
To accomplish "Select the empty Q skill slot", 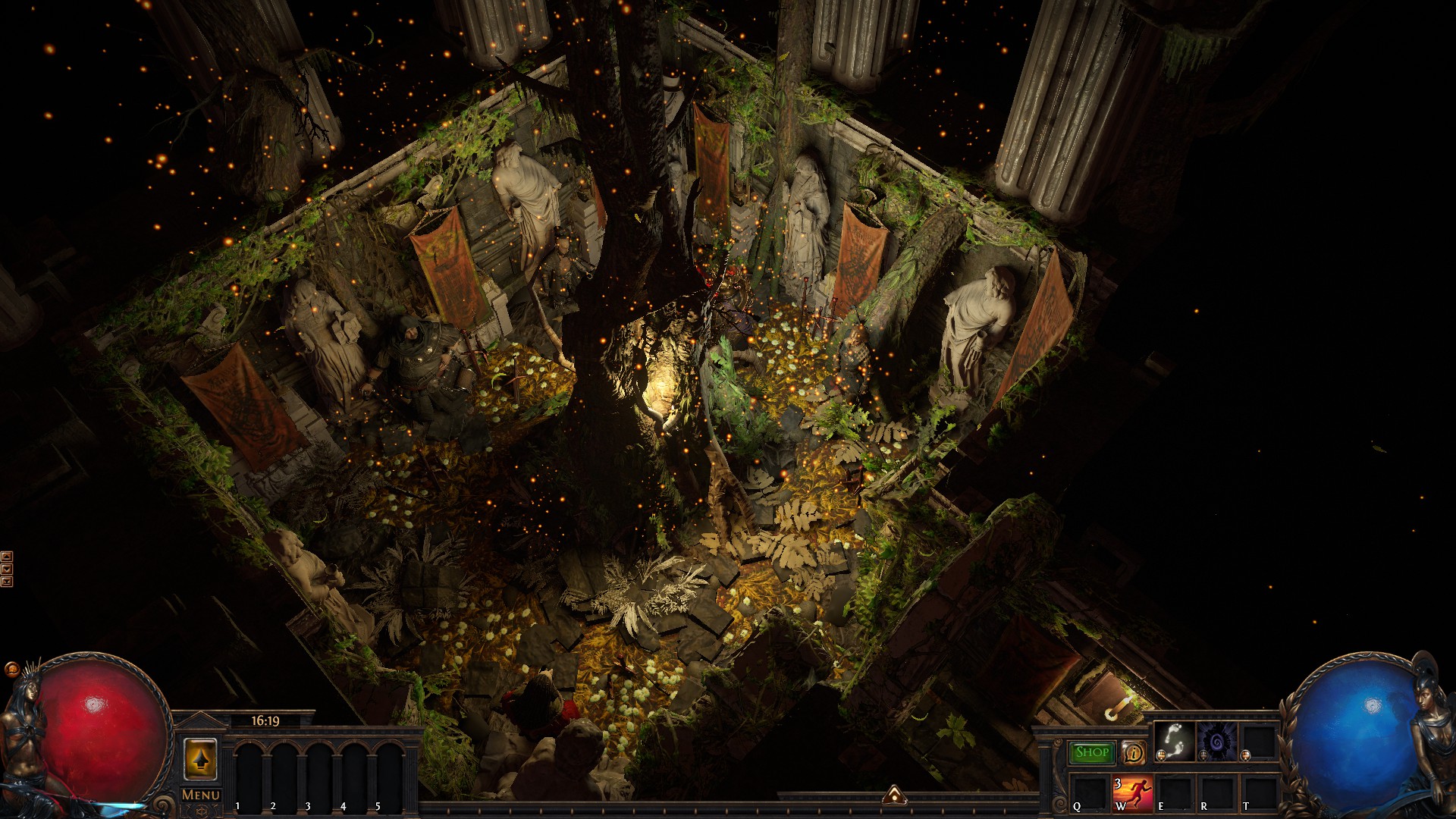I will [1090, 793].
